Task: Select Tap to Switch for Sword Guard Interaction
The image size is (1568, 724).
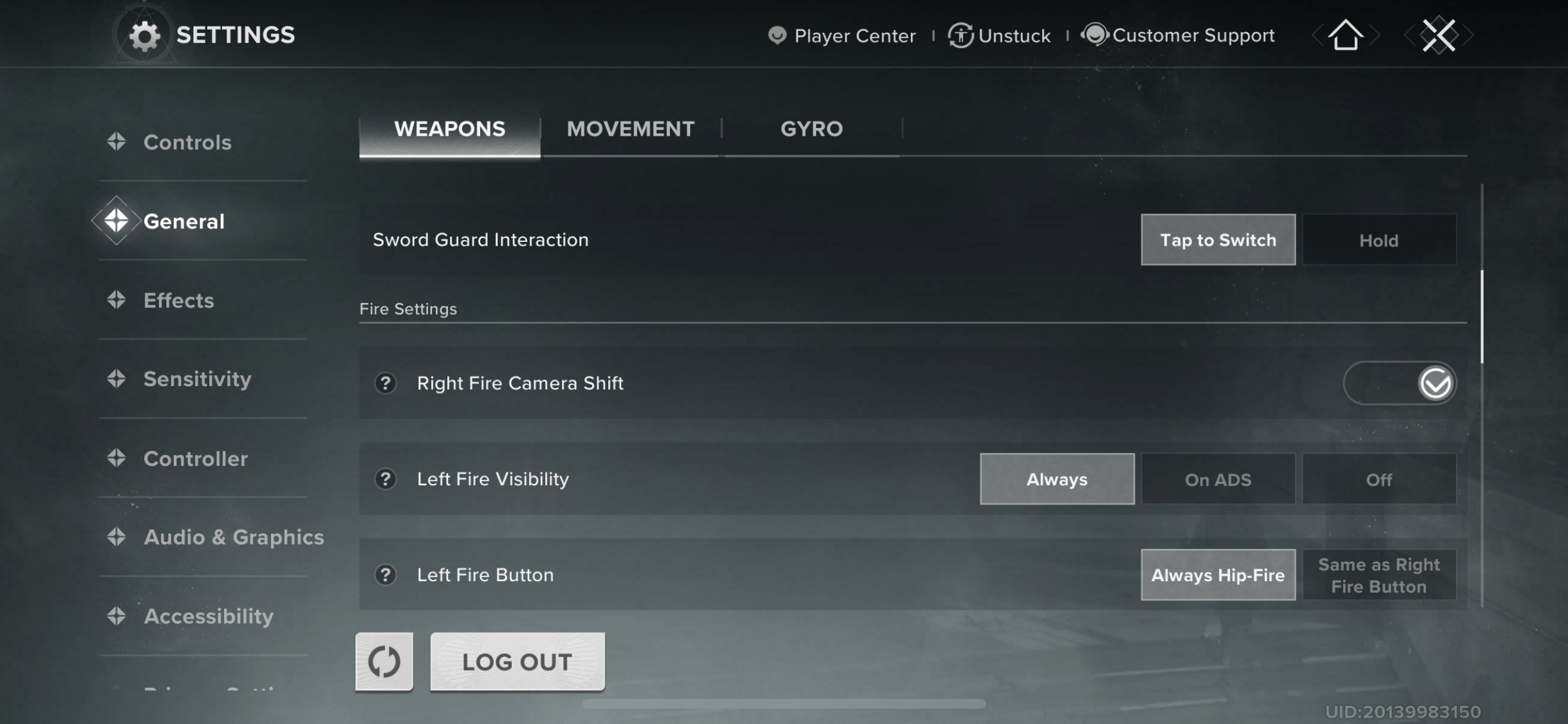Action: [1218, 239]
